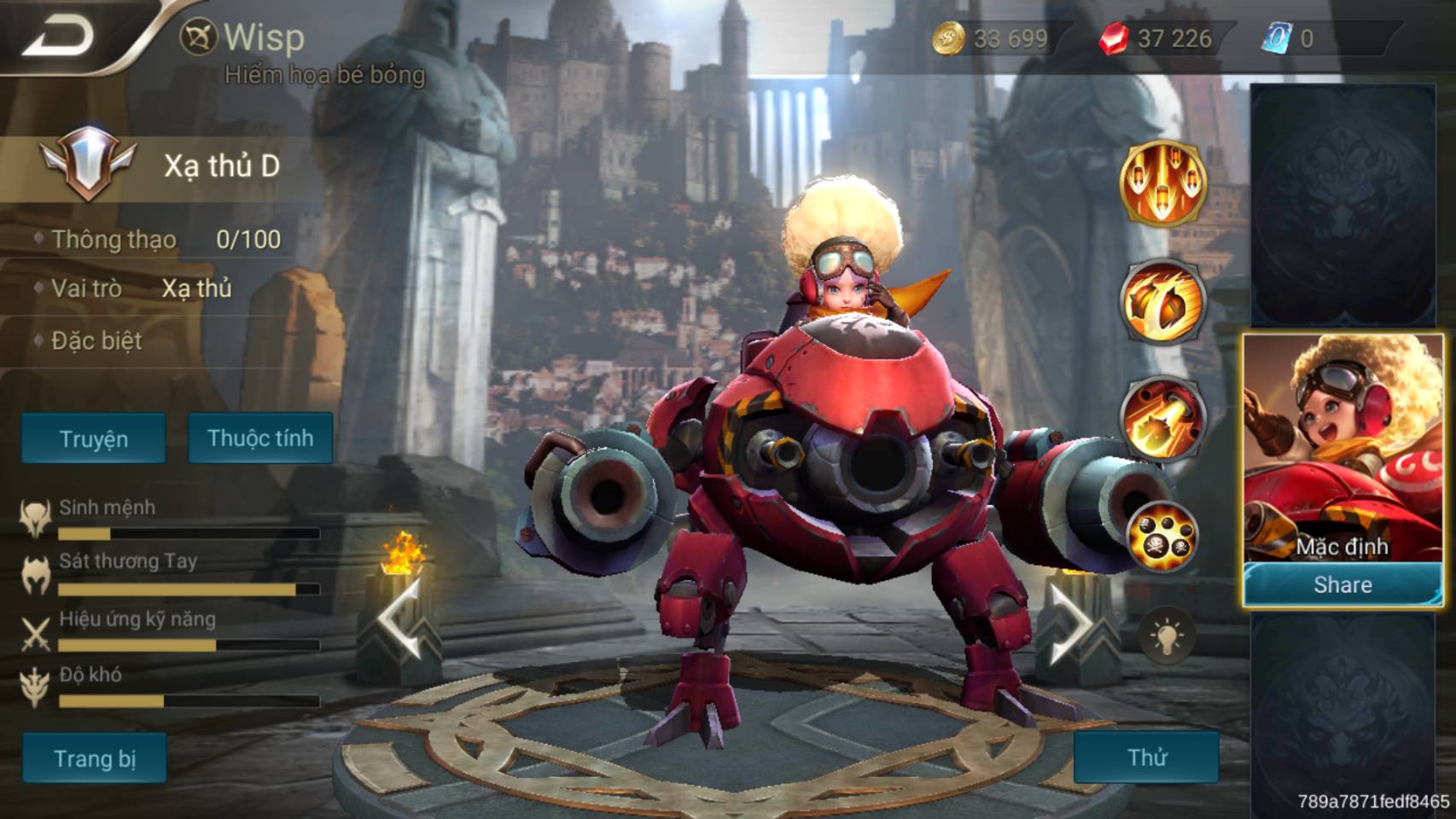Image resolution: width=1456 pixels, height=819 pixels.
Task: View the falling rockets skill icon
Action: click(x=1162, y=183)
